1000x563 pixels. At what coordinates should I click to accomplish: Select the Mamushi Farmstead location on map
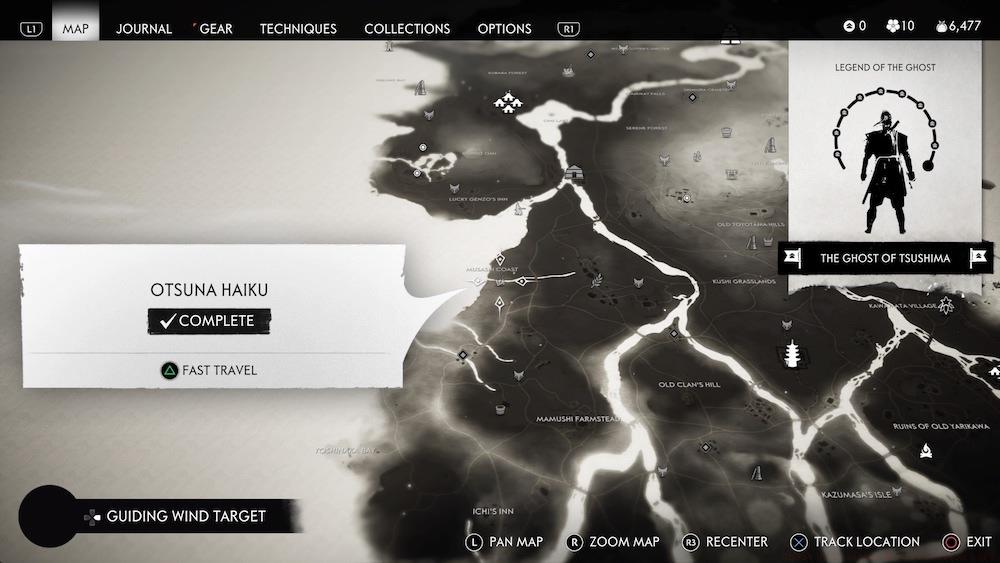pos(578,419)
